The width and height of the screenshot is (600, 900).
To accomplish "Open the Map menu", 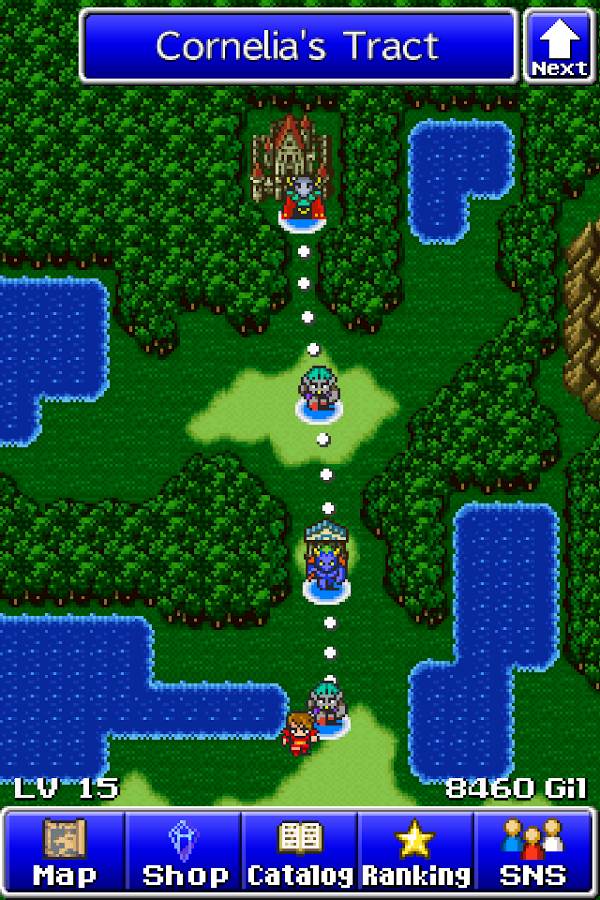I will click(65, 852).
